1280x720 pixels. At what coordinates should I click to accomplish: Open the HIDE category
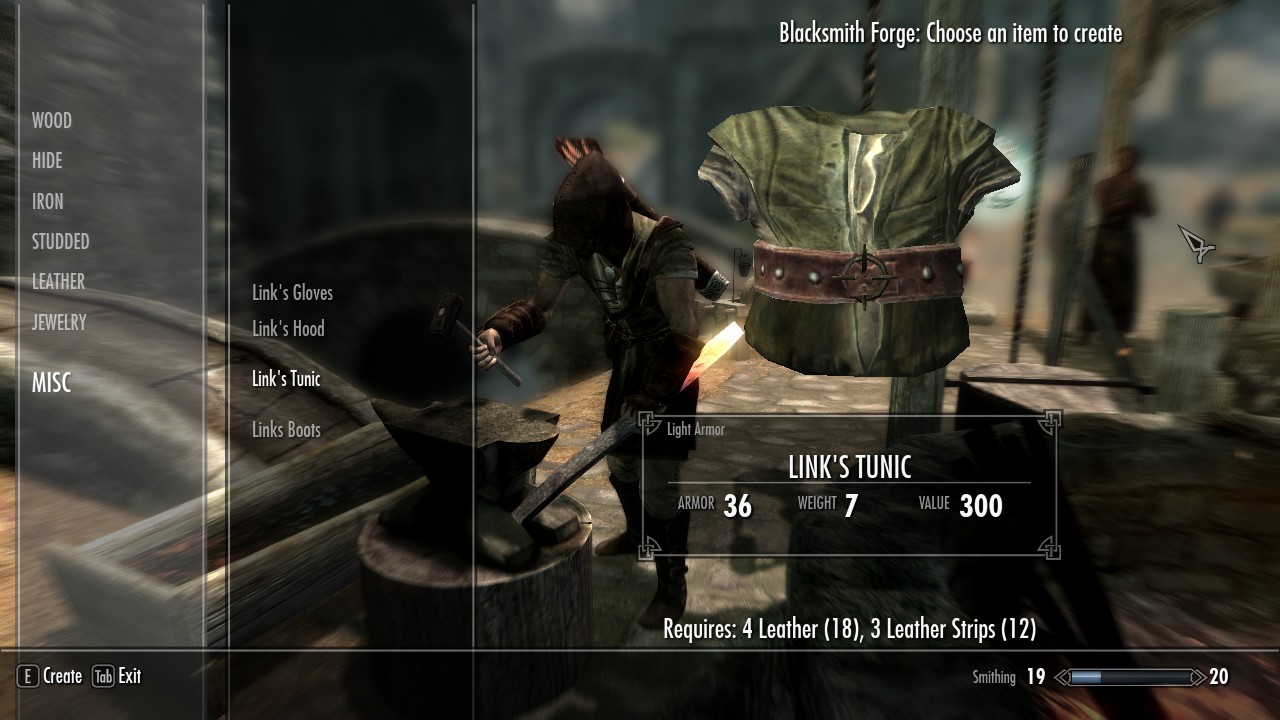[x=47, y=161]
